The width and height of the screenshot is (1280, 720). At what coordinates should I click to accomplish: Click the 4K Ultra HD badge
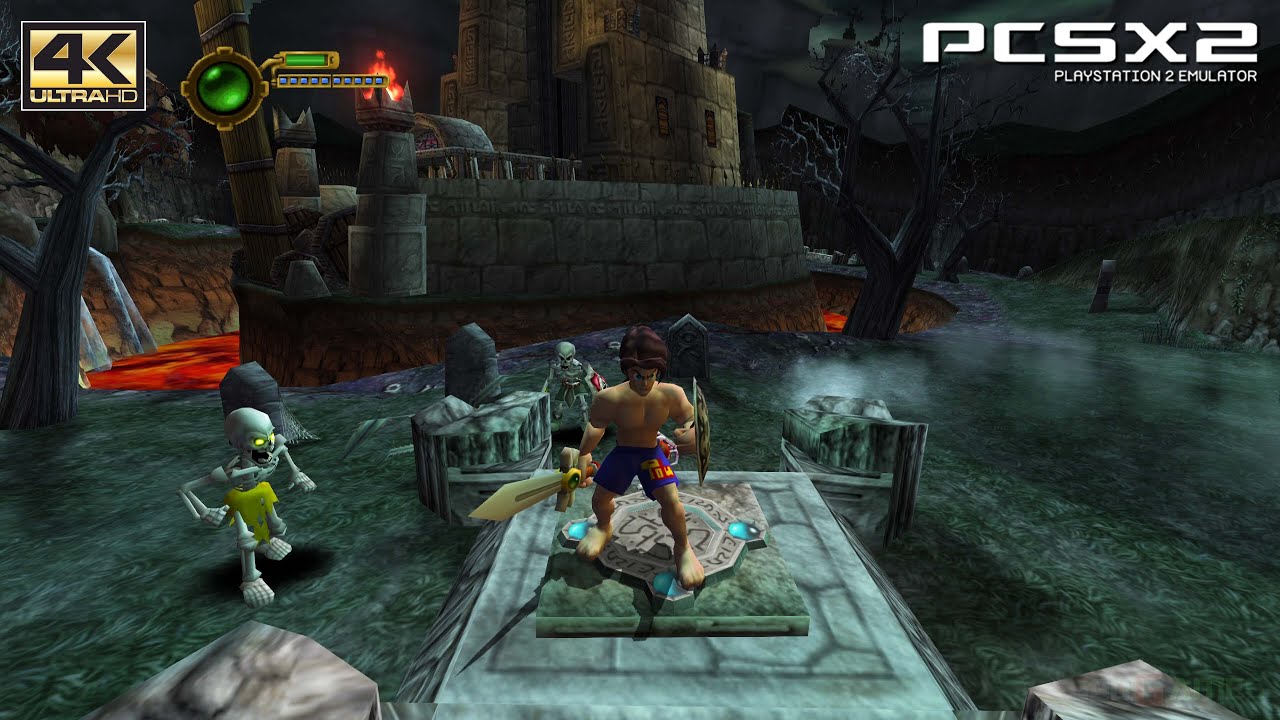pos(83,66)
